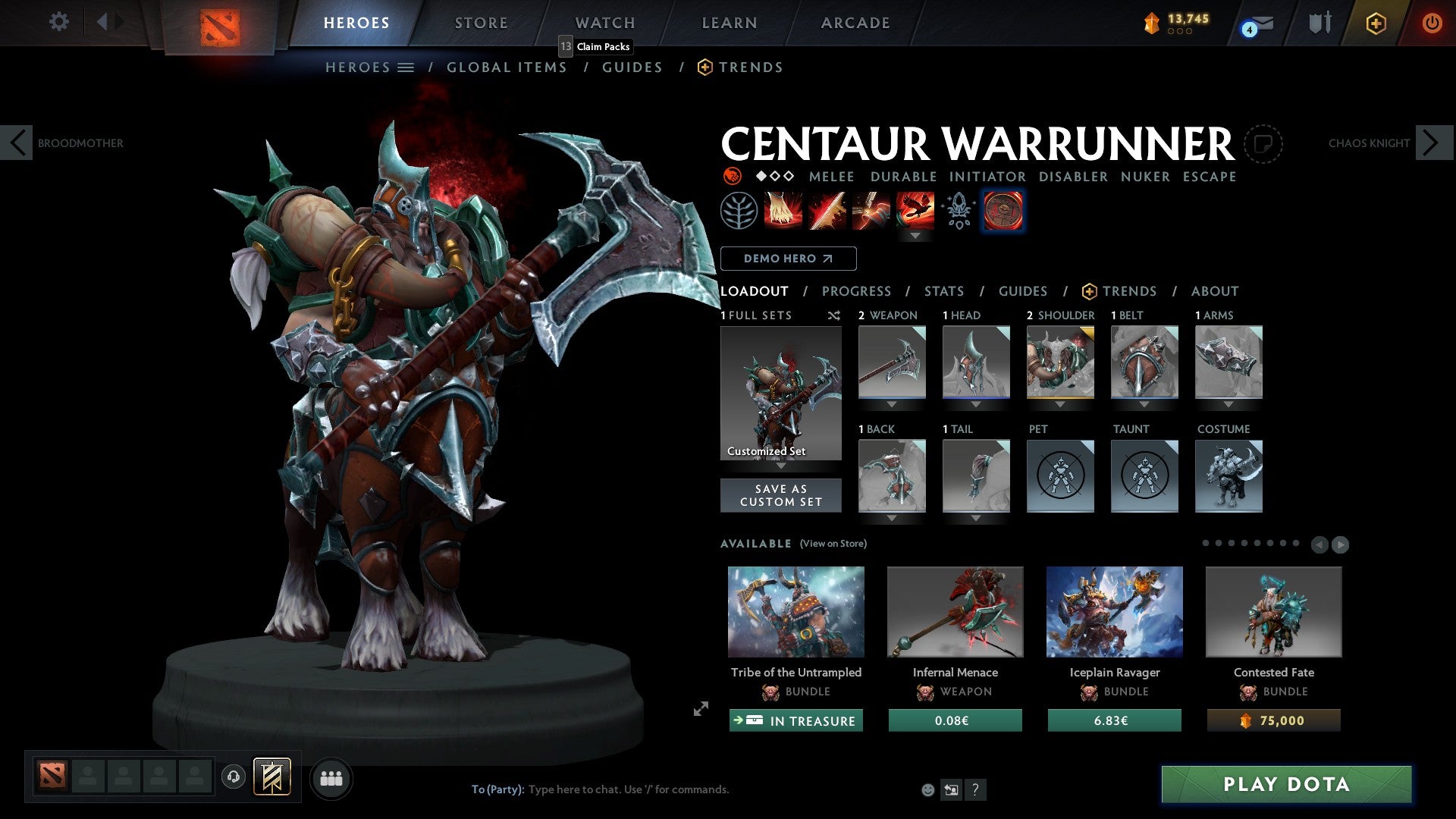This screenshot has width=1456, height=819.
Task: Expand the chevron under the Stampede ability
Action: click(917, 236)
